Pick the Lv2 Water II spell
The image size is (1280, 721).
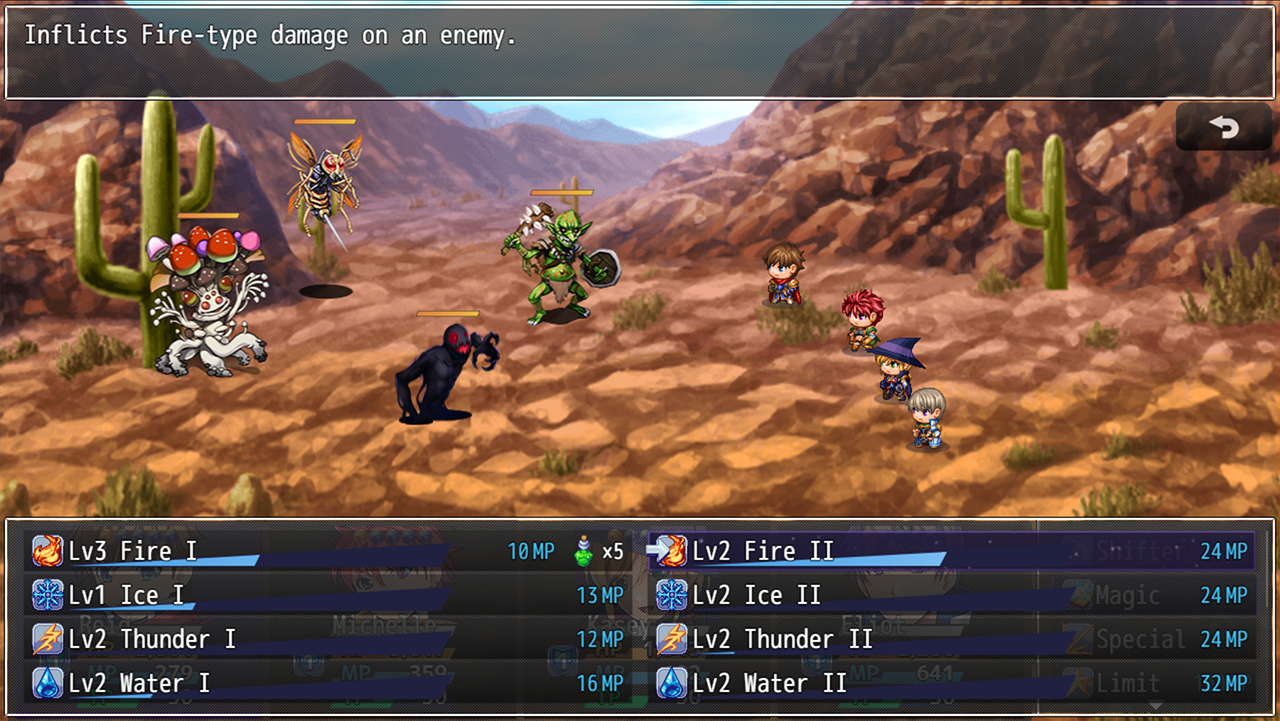(x=950, y=683)
